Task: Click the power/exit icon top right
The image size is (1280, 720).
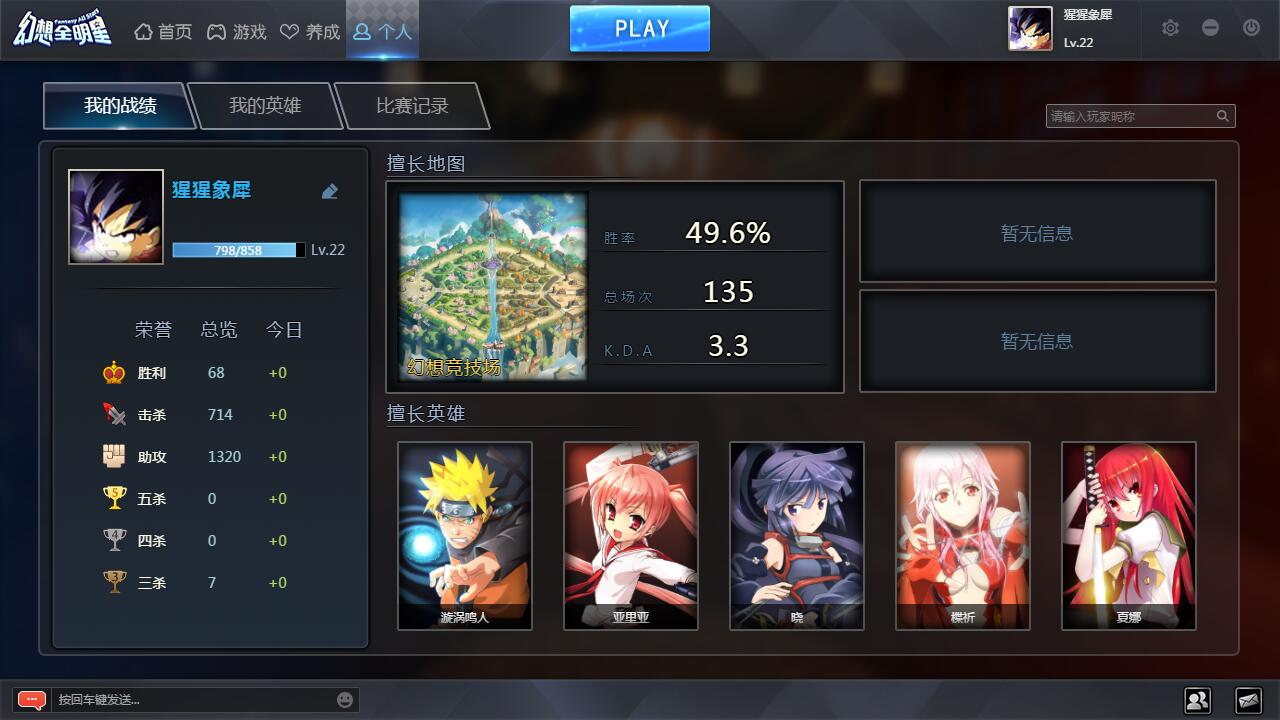Action: pyautogui.click(x=1250, y=29)
